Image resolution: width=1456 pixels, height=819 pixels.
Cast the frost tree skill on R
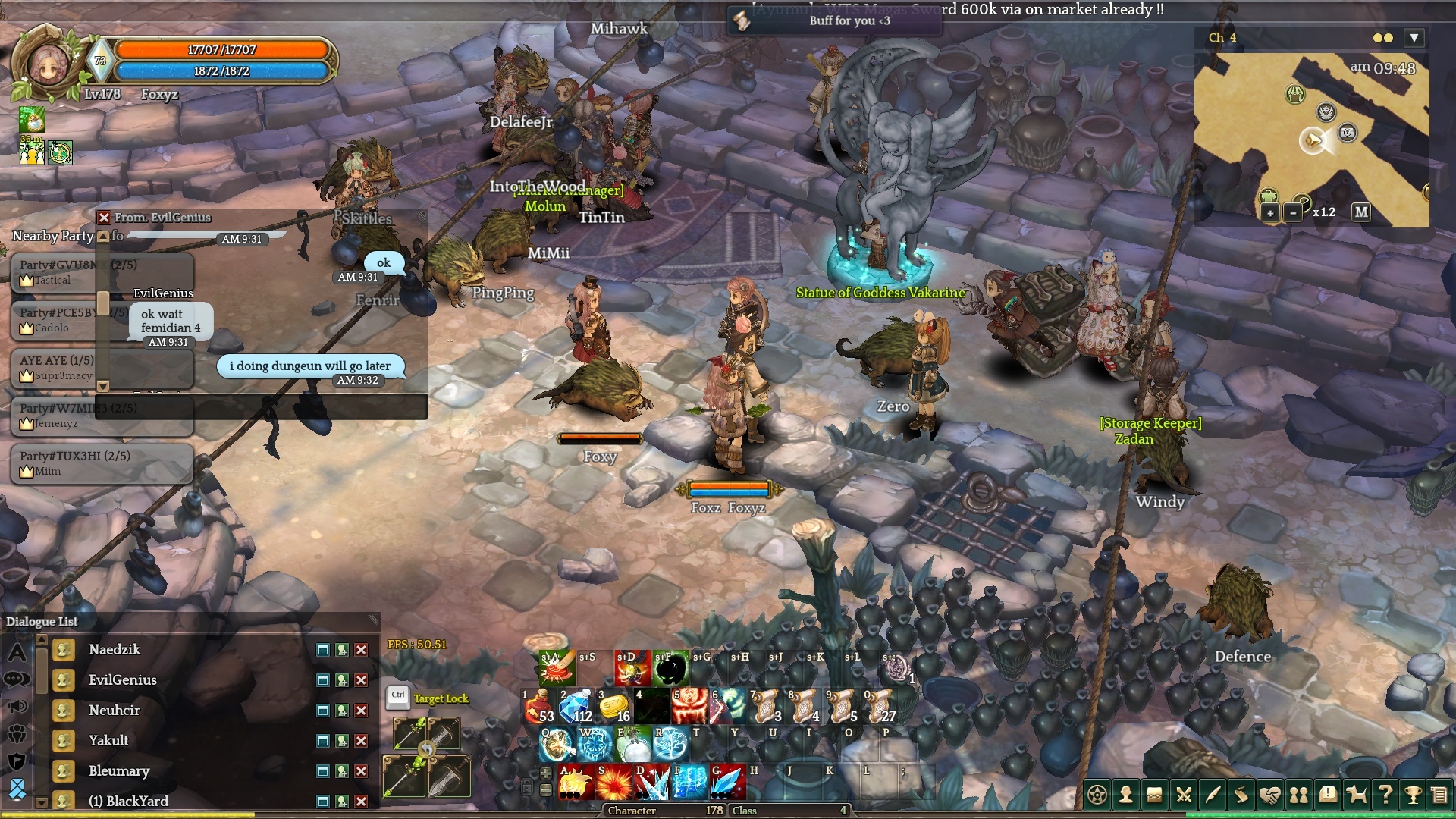[670, 745]
